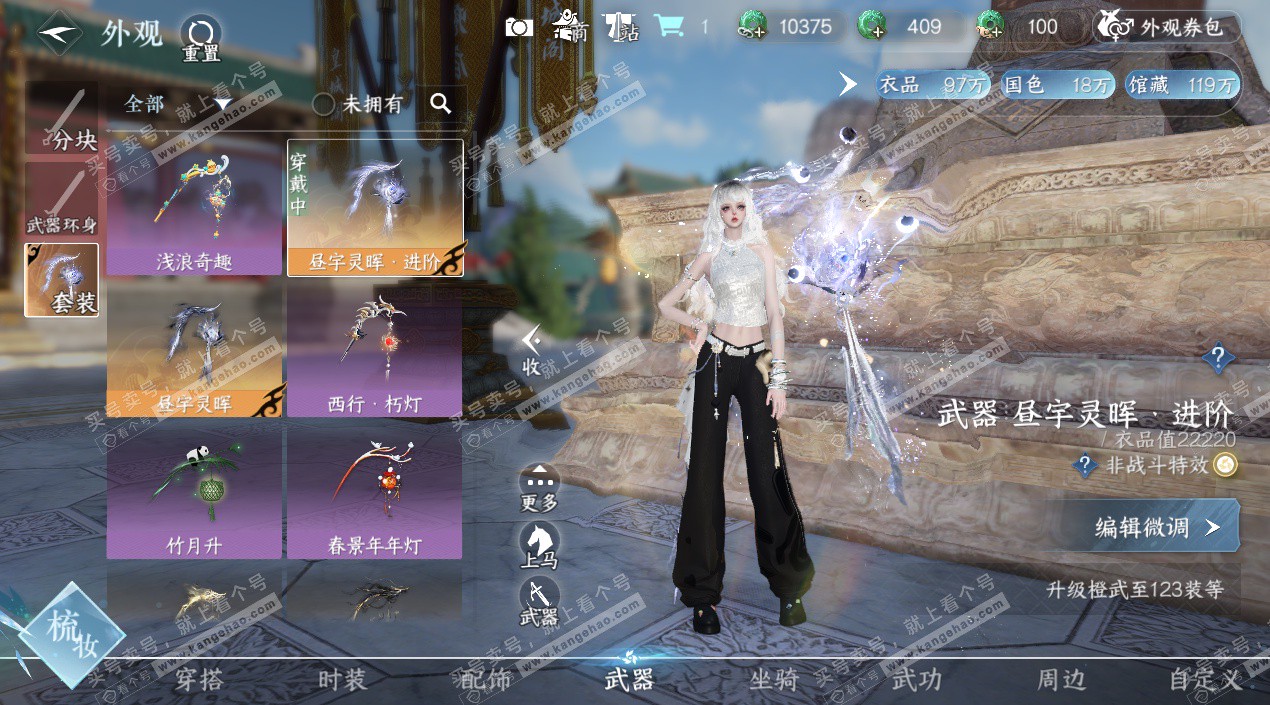Image resolution: width=1270 pixels, height=705 pixels.
Task: Select the 浅浪奇趣 weapon skin
Action: (194, 207)
